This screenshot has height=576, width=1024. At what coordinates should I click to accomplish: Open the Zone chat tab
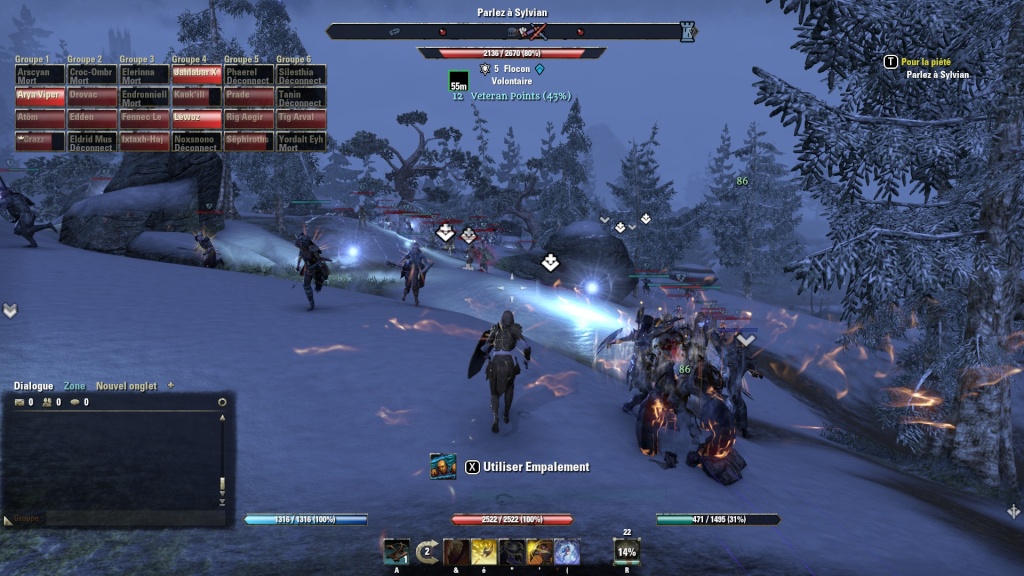pyautogui.click(x=75, y=386)
